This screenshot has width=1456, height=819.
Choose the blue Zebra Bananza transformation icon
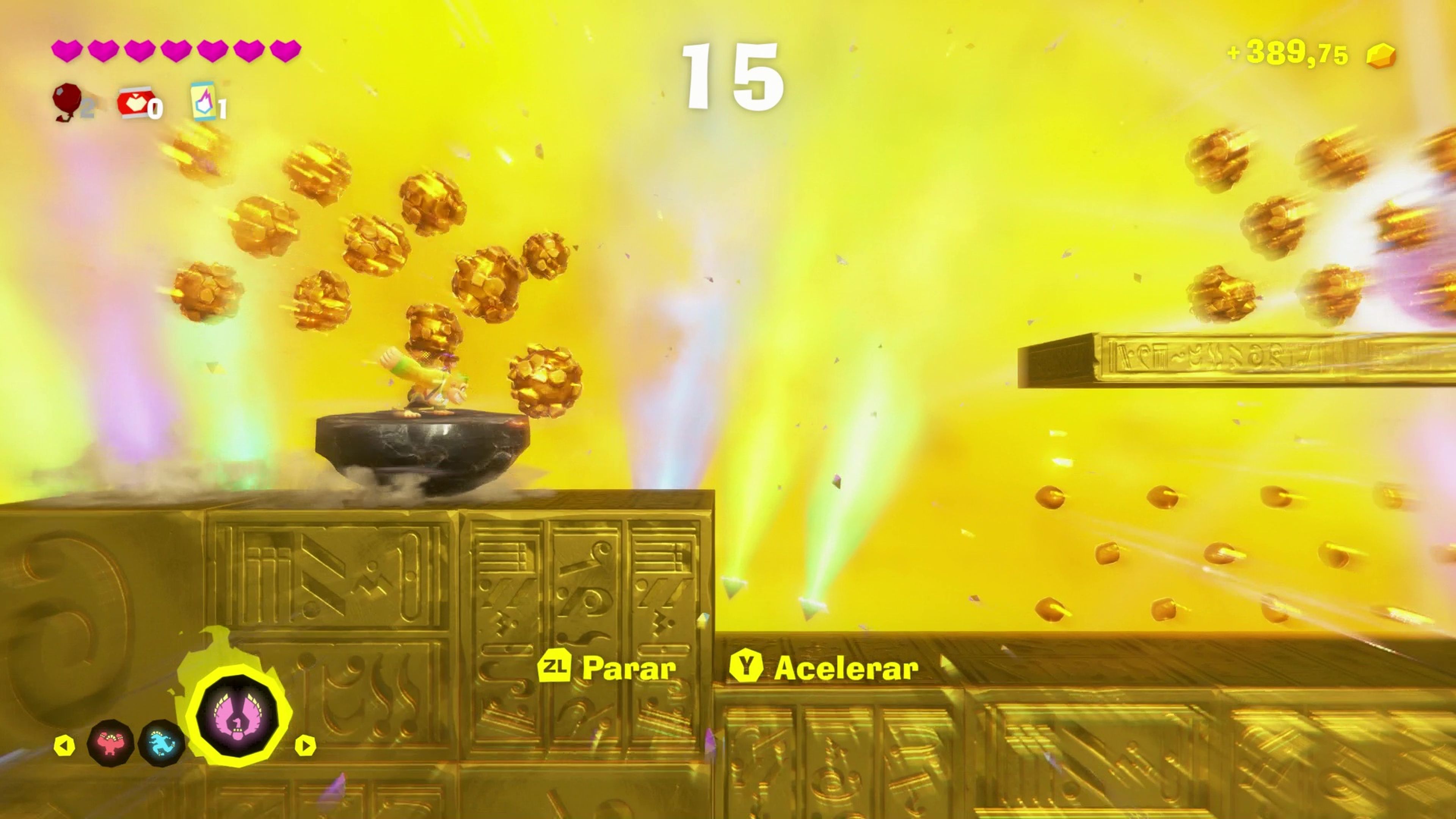162,743
